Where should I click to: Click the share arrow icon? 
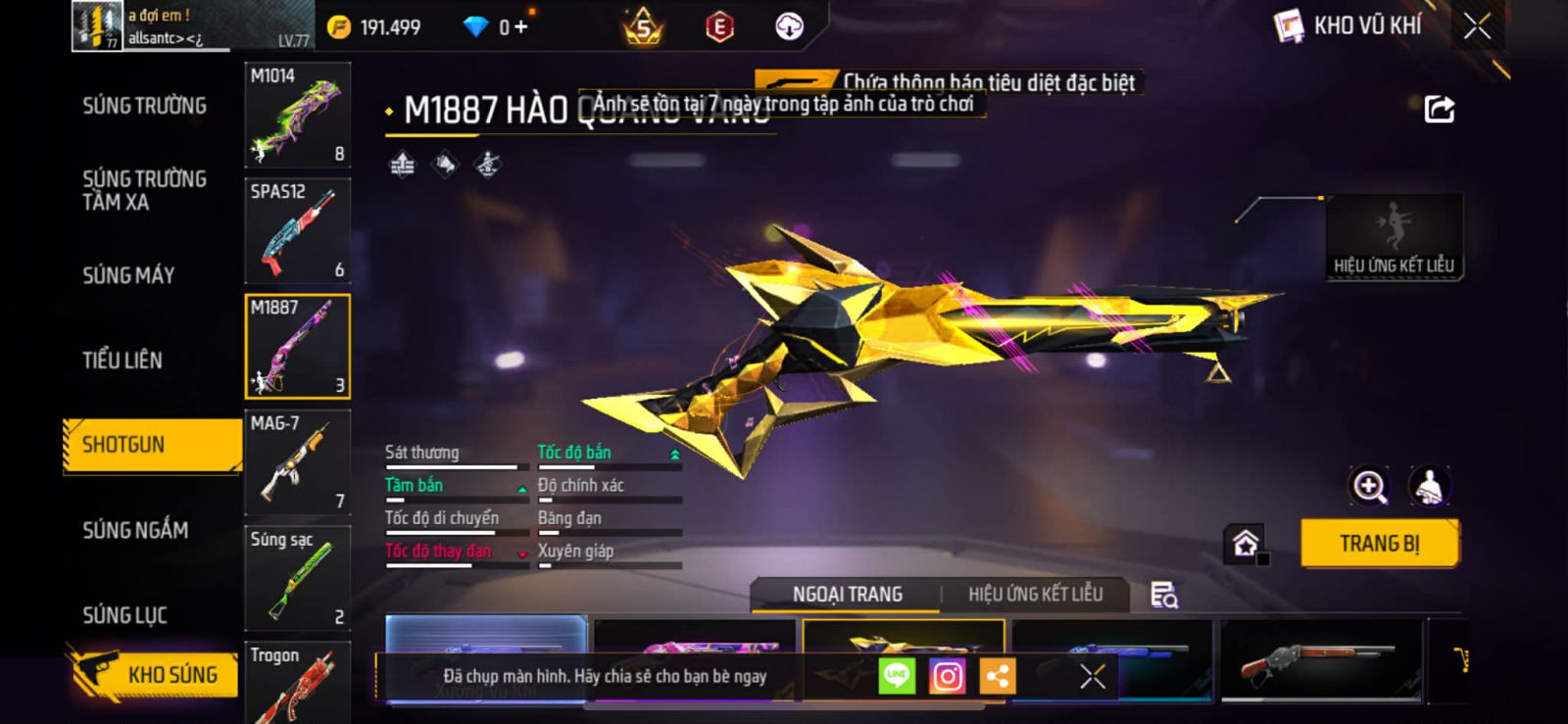point(1439,109)
